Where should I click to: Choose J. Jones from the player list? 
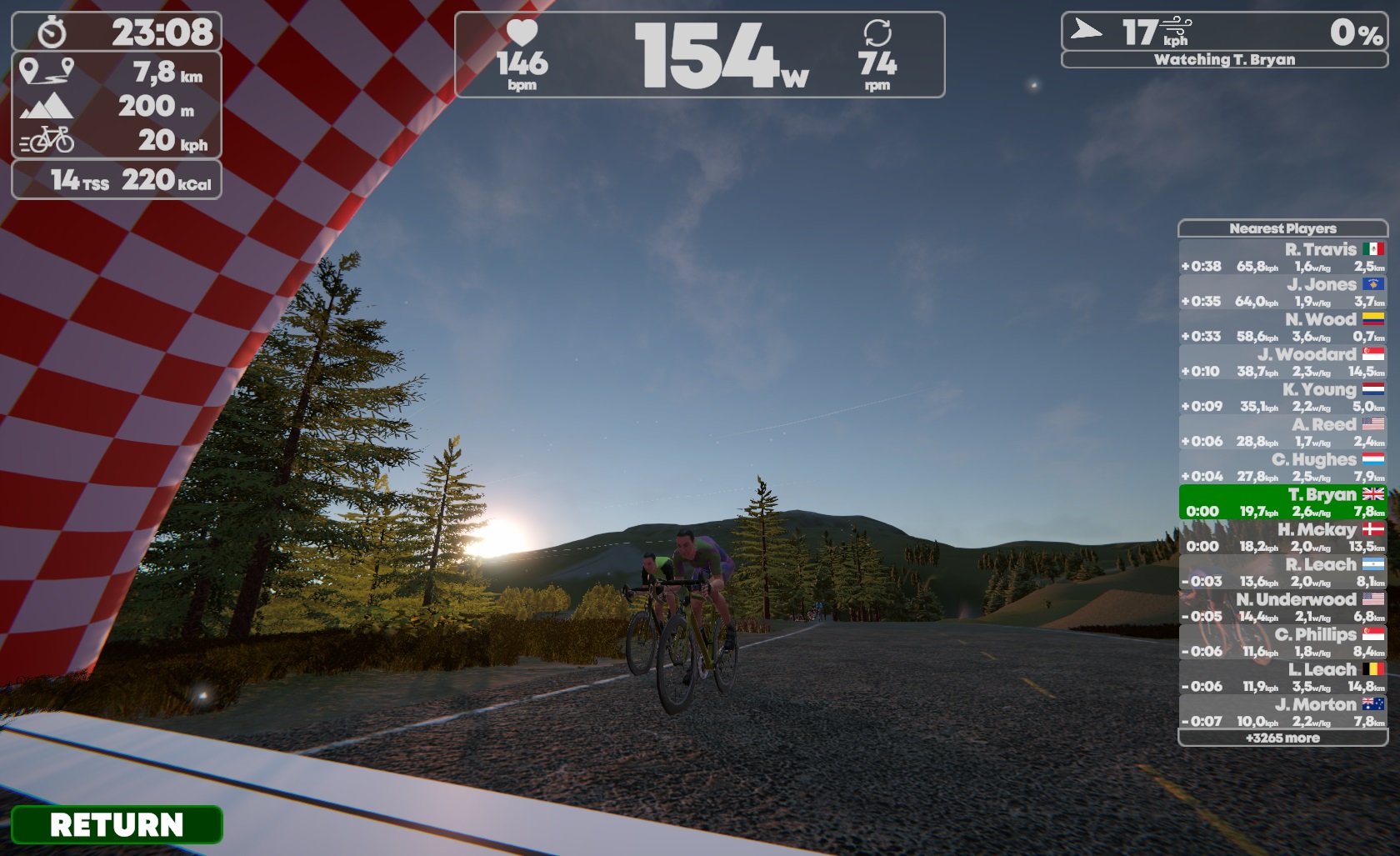1282,293
